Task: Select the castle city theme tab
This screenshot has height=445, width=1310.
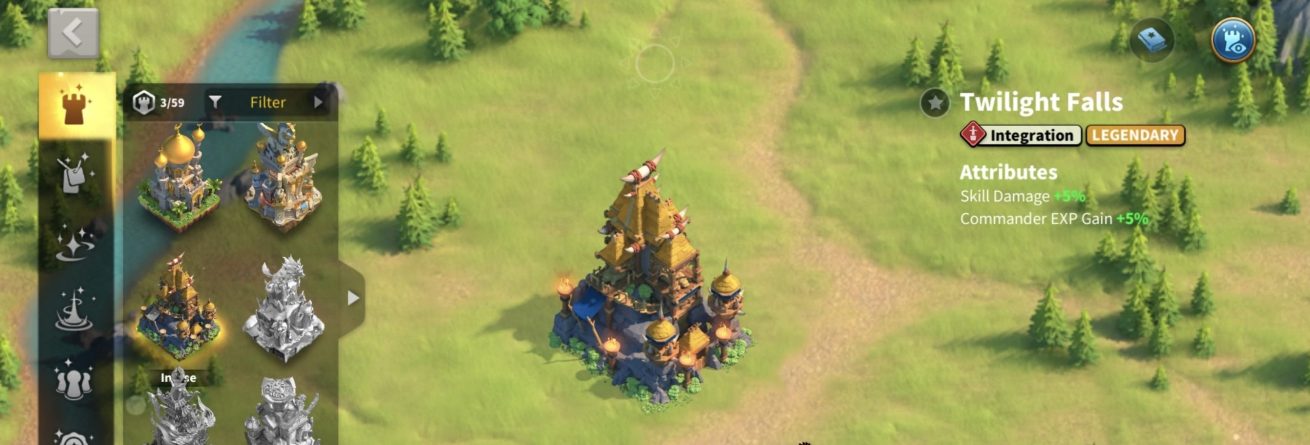Action: [76, 106]
